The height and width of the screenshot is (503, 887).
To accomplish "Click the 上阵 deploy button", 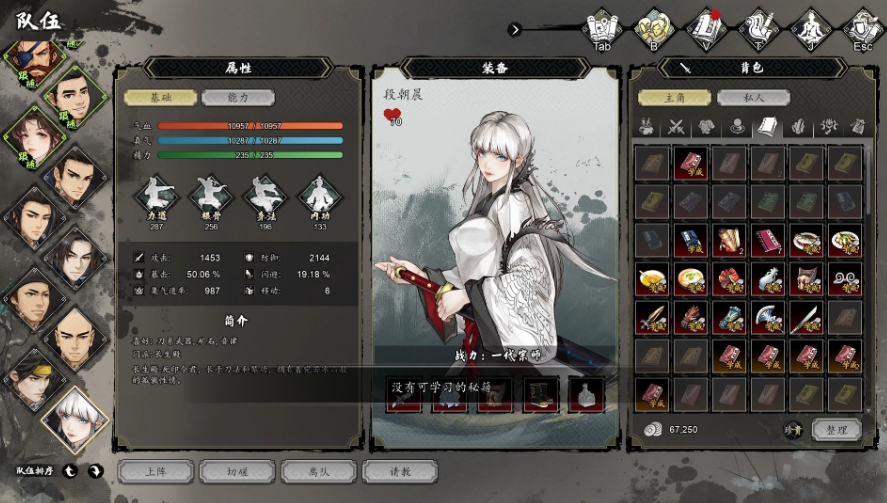I will 154,472.
